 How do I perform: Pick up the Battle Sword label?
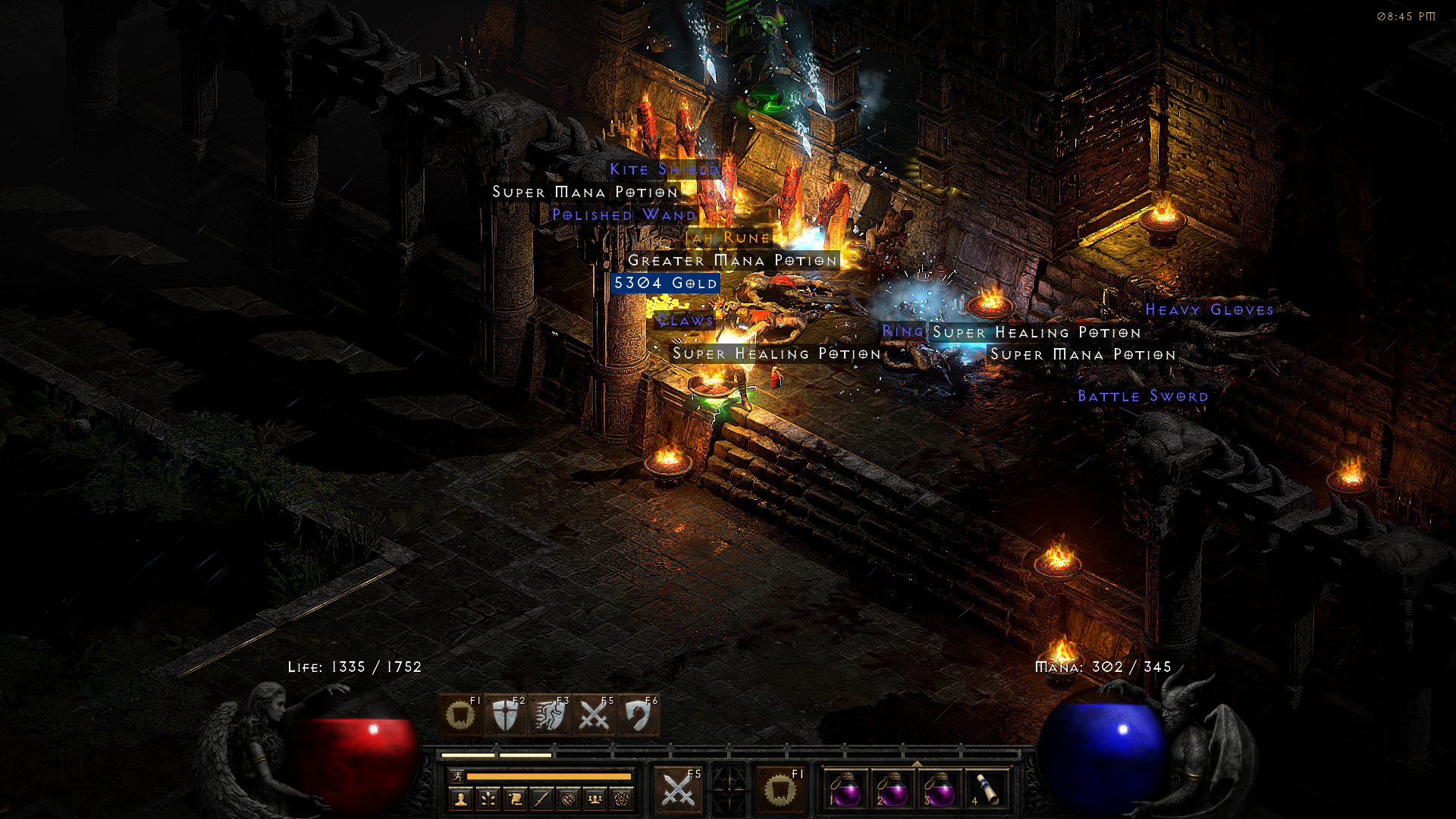click(x=1143, y=396)
